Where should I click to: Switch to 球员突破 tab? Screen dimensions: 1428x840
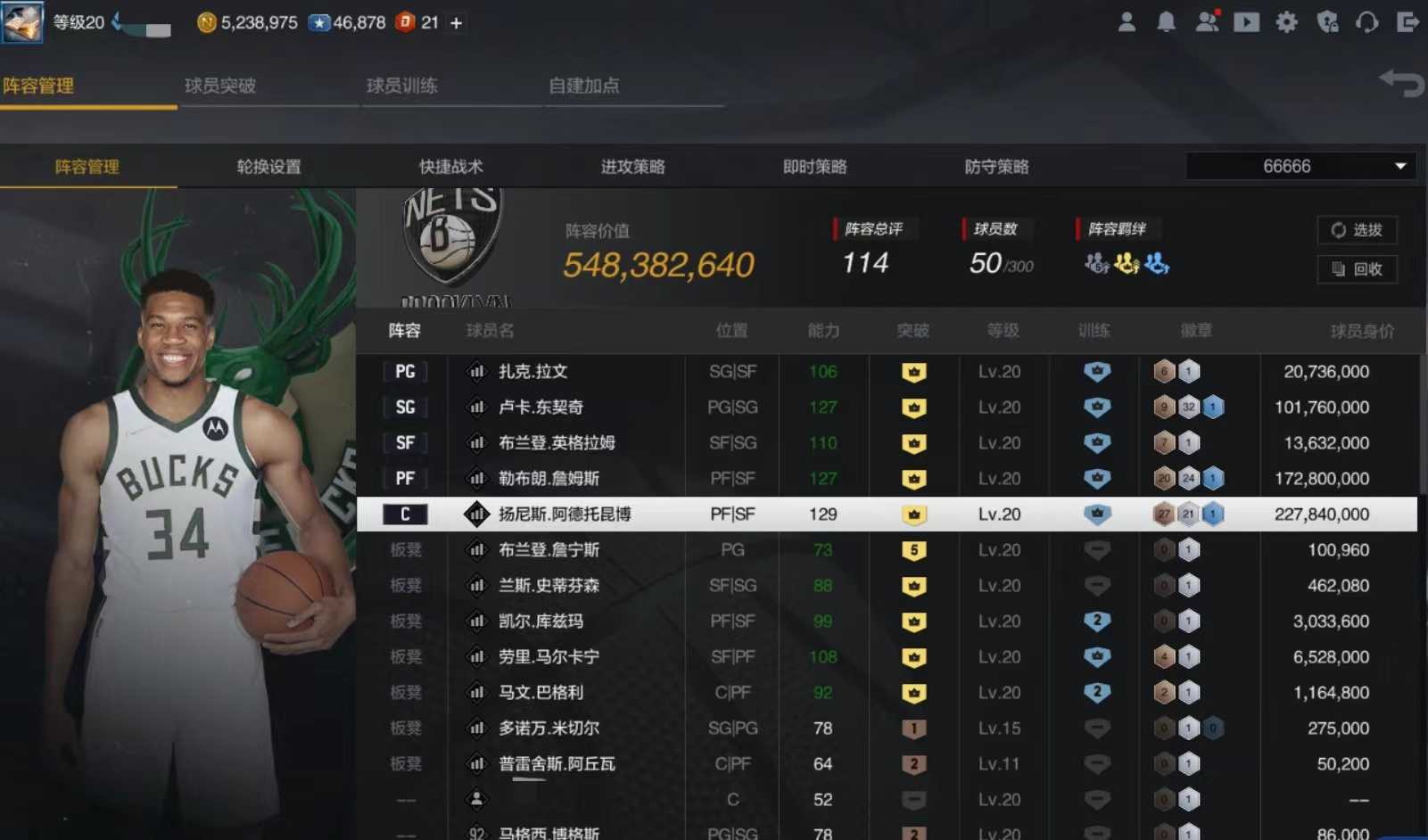coord(222,86)
